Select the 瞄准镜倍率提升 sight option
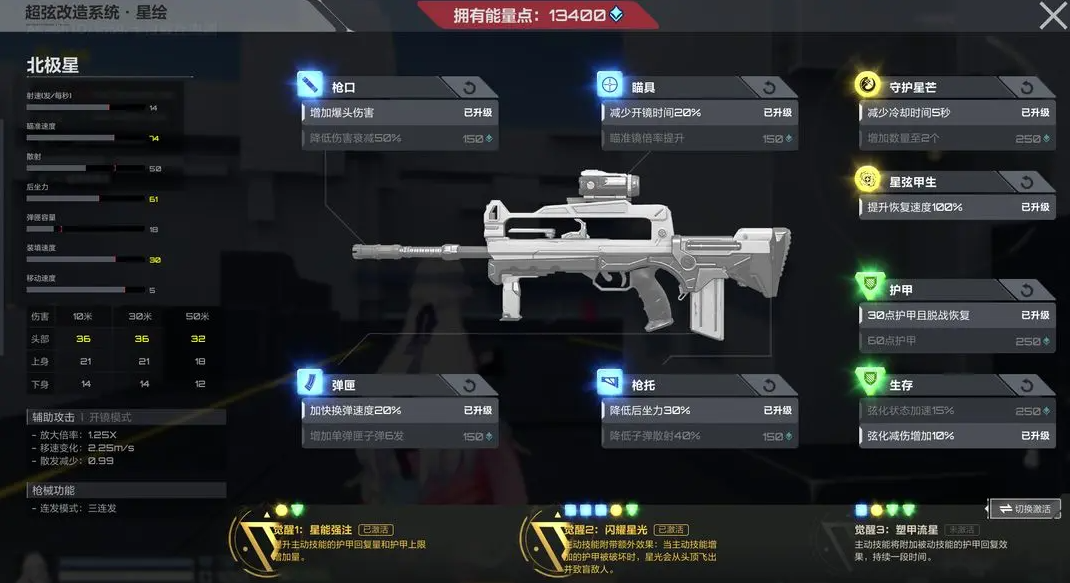 pos(698,138)
